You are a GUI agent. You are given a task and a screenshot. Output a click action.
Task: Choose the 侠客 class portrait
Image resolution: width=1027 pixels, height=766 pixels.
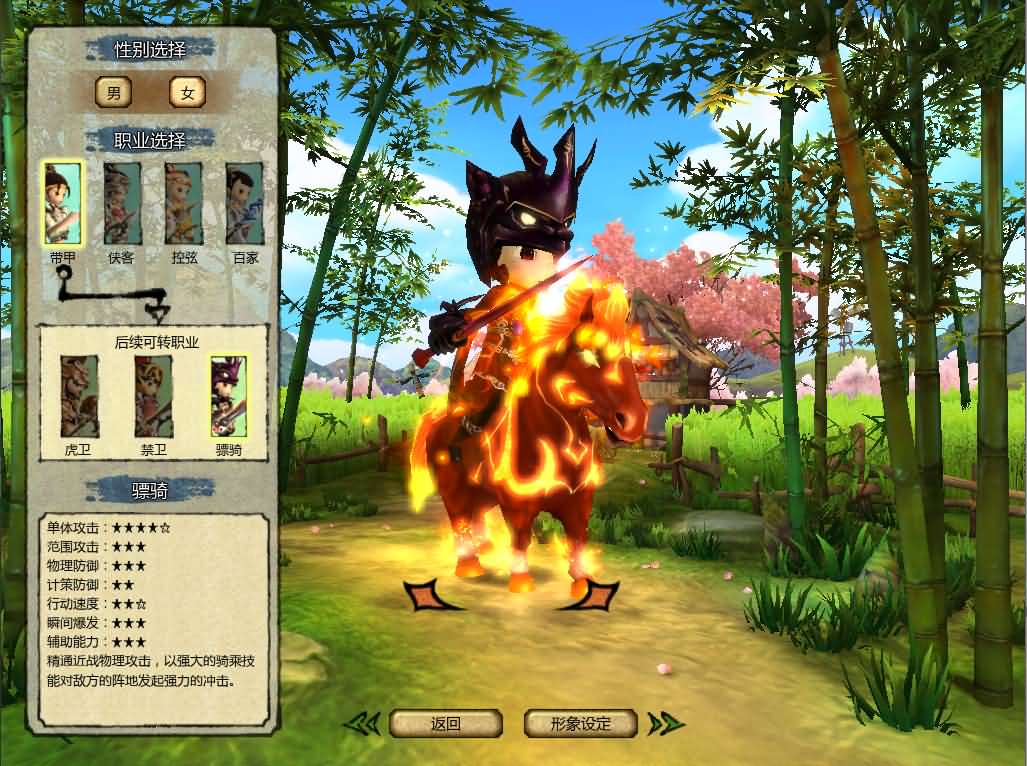122,204
